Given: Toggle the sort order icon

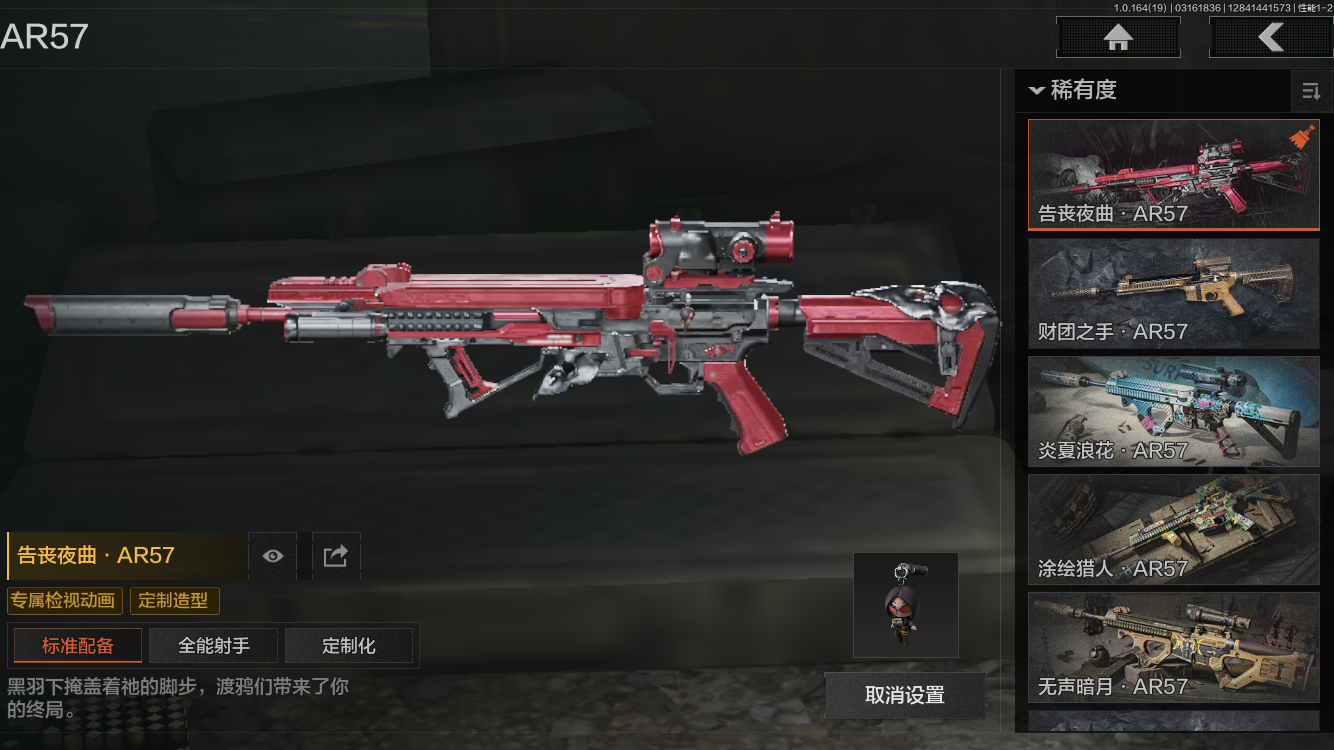Looking at the screenshot, I should tap(1310, 92).
